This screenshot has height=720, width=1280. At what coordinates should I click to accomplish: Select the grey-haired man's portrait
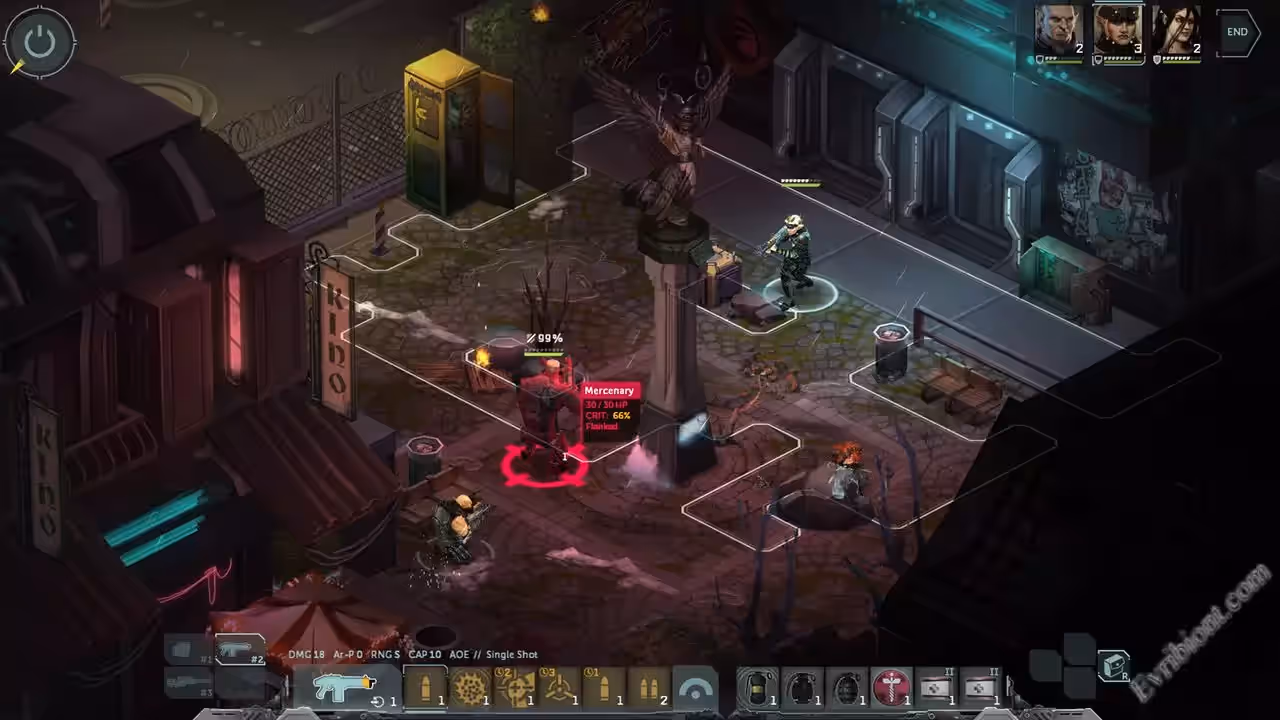click(x=1059, y=30)
